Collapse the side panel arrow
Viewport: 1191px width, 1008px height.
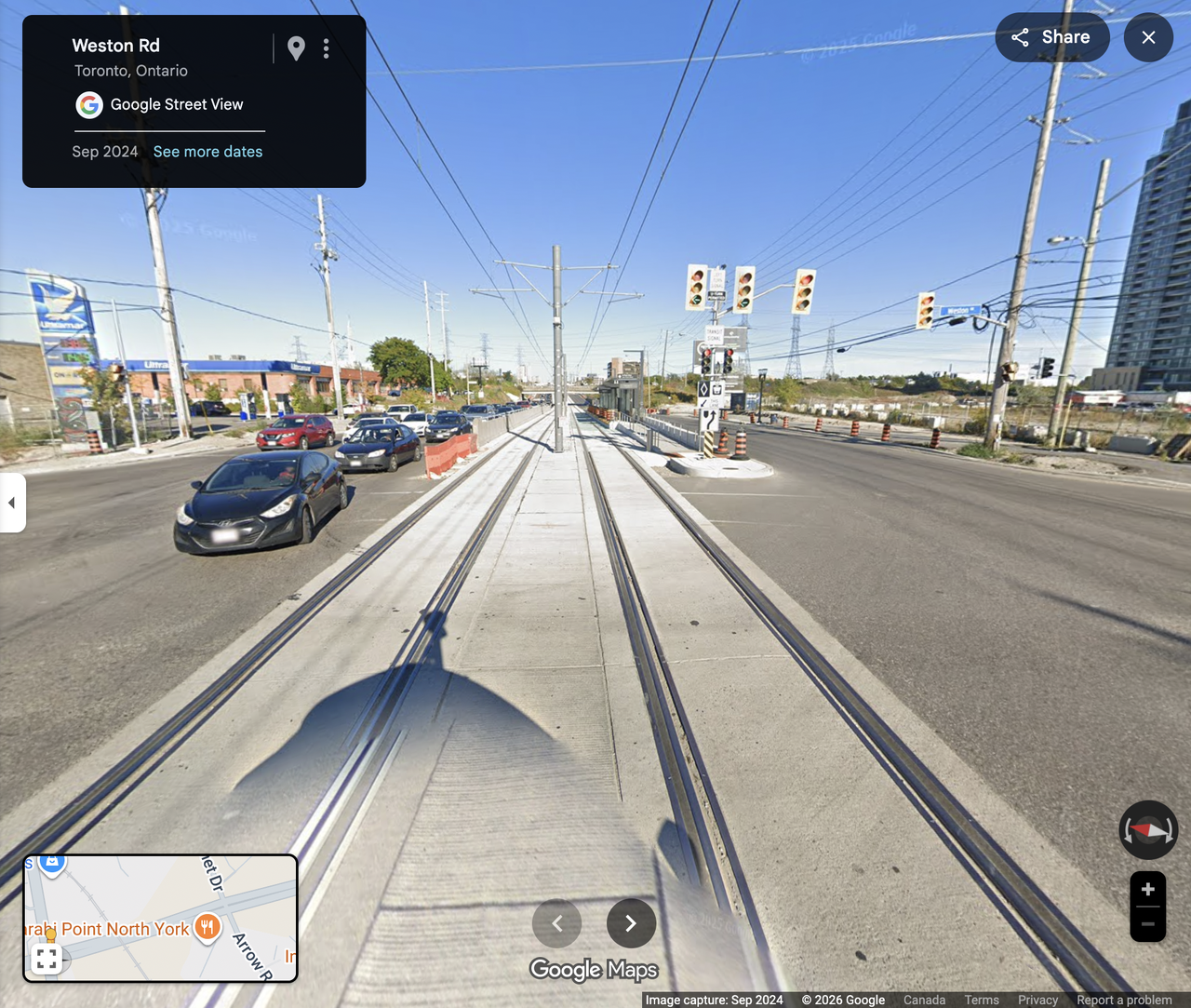12,503
